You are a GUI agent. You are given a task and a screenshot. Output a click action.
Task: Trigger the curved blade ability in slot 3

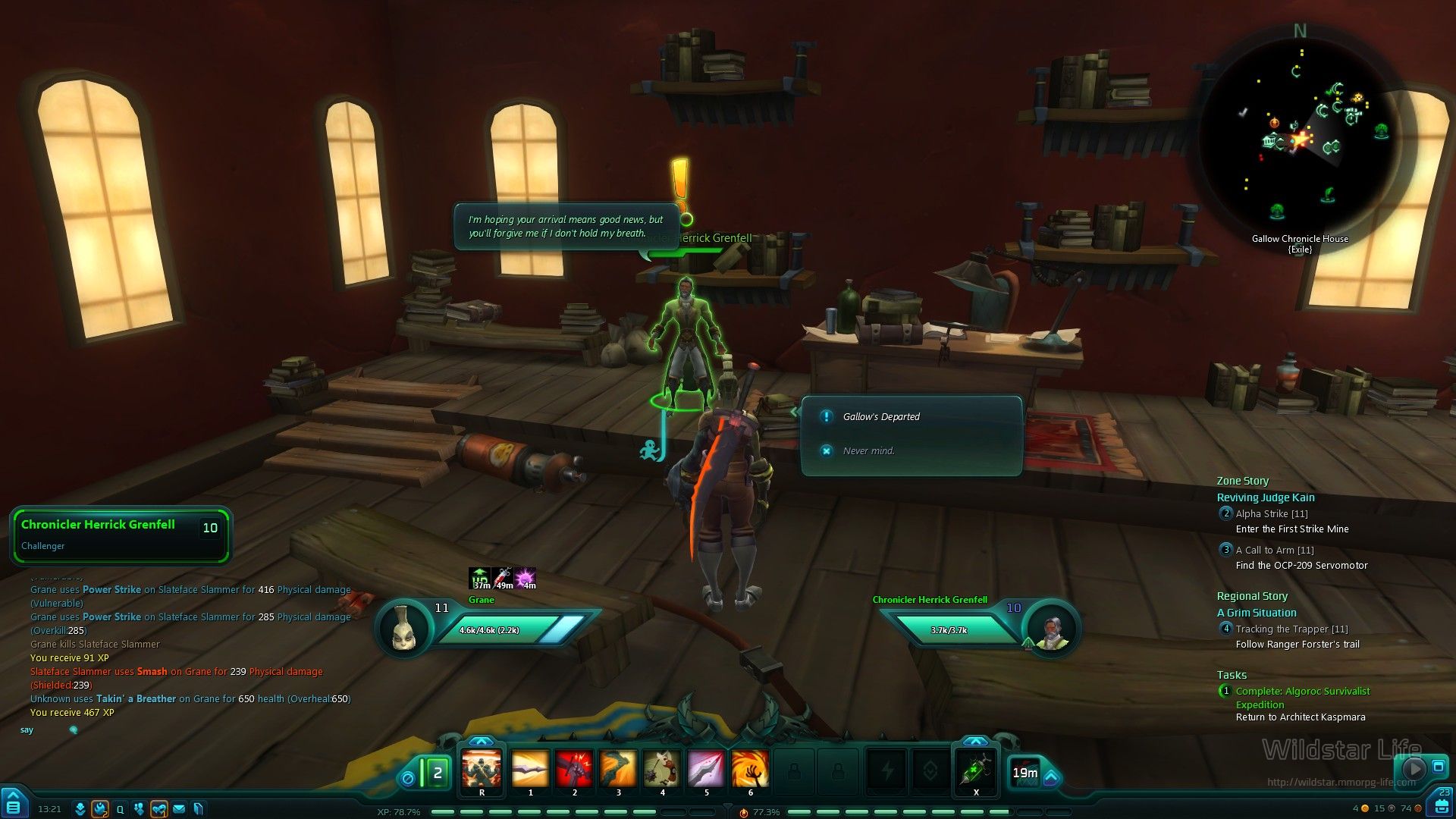[618, 769]
